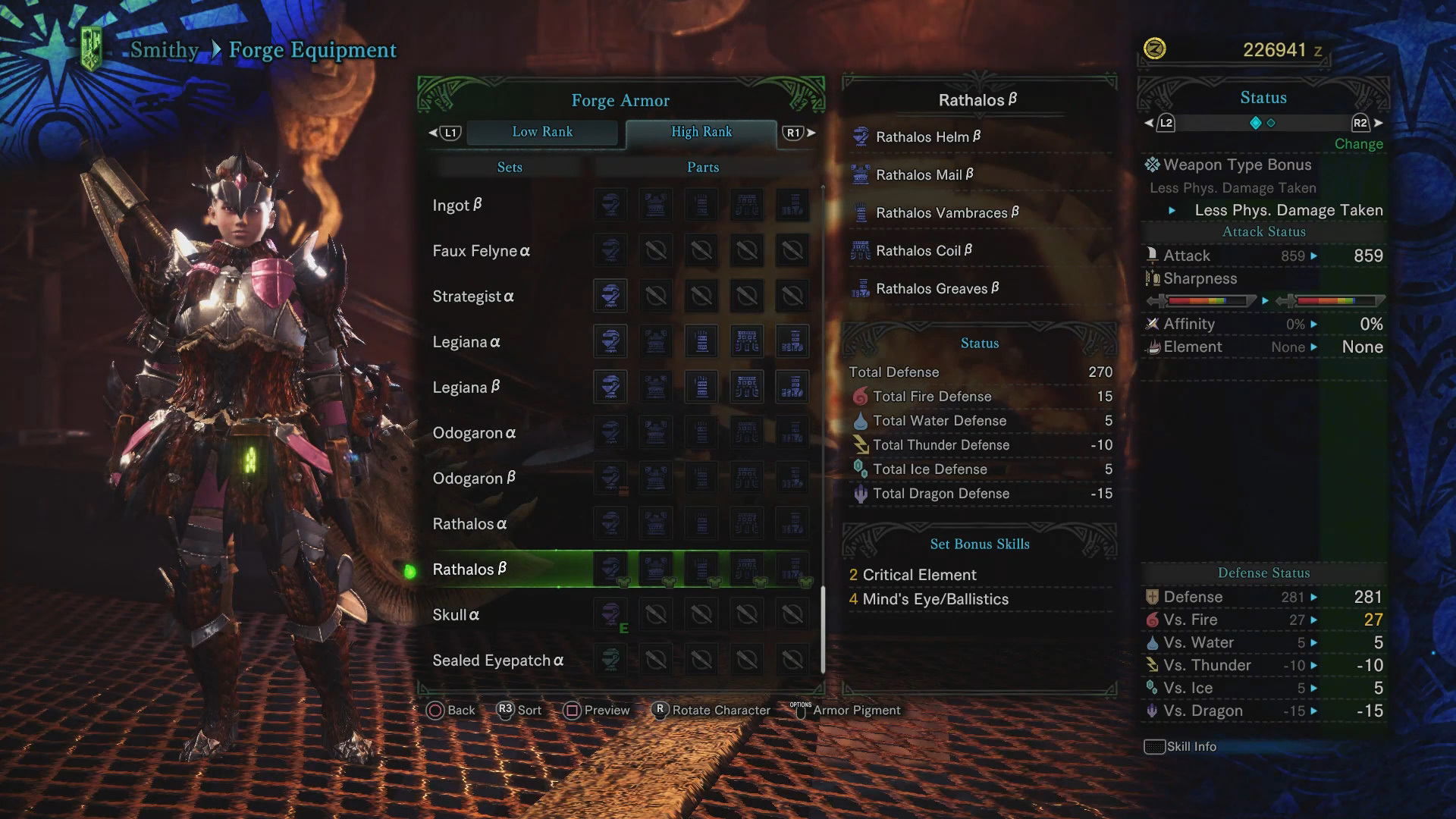Switch to the Low Rank tab
This screenshot has height=819, width=1456.
click(x=543, y=132)
